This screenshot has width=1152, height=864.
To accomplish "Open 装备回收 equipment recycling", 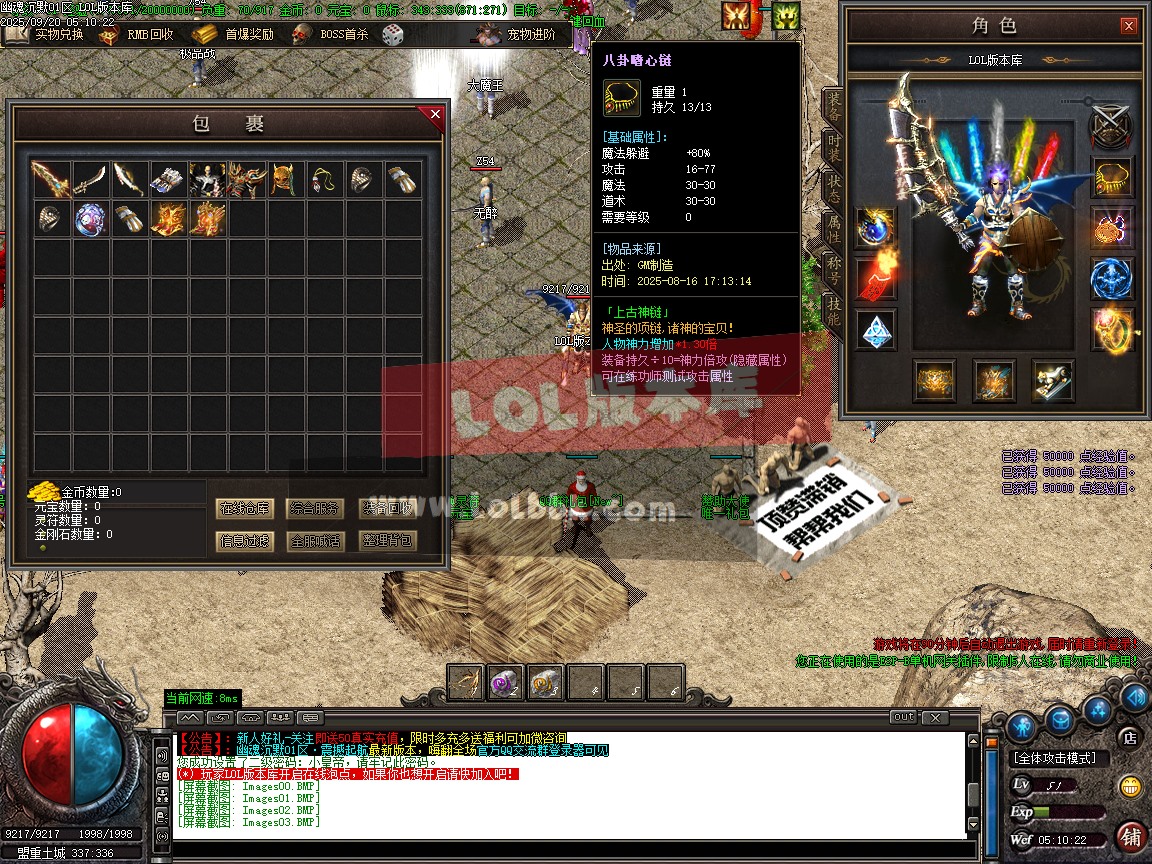I will [x=386, y=508].
